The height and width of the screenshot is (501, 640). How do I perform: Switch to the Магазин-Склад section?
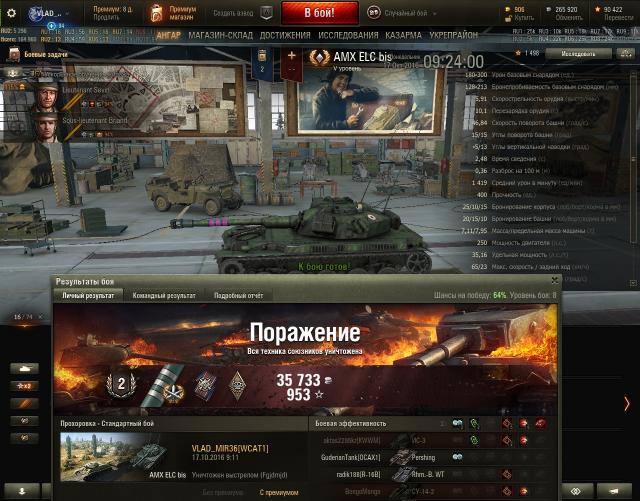[220, 35]
